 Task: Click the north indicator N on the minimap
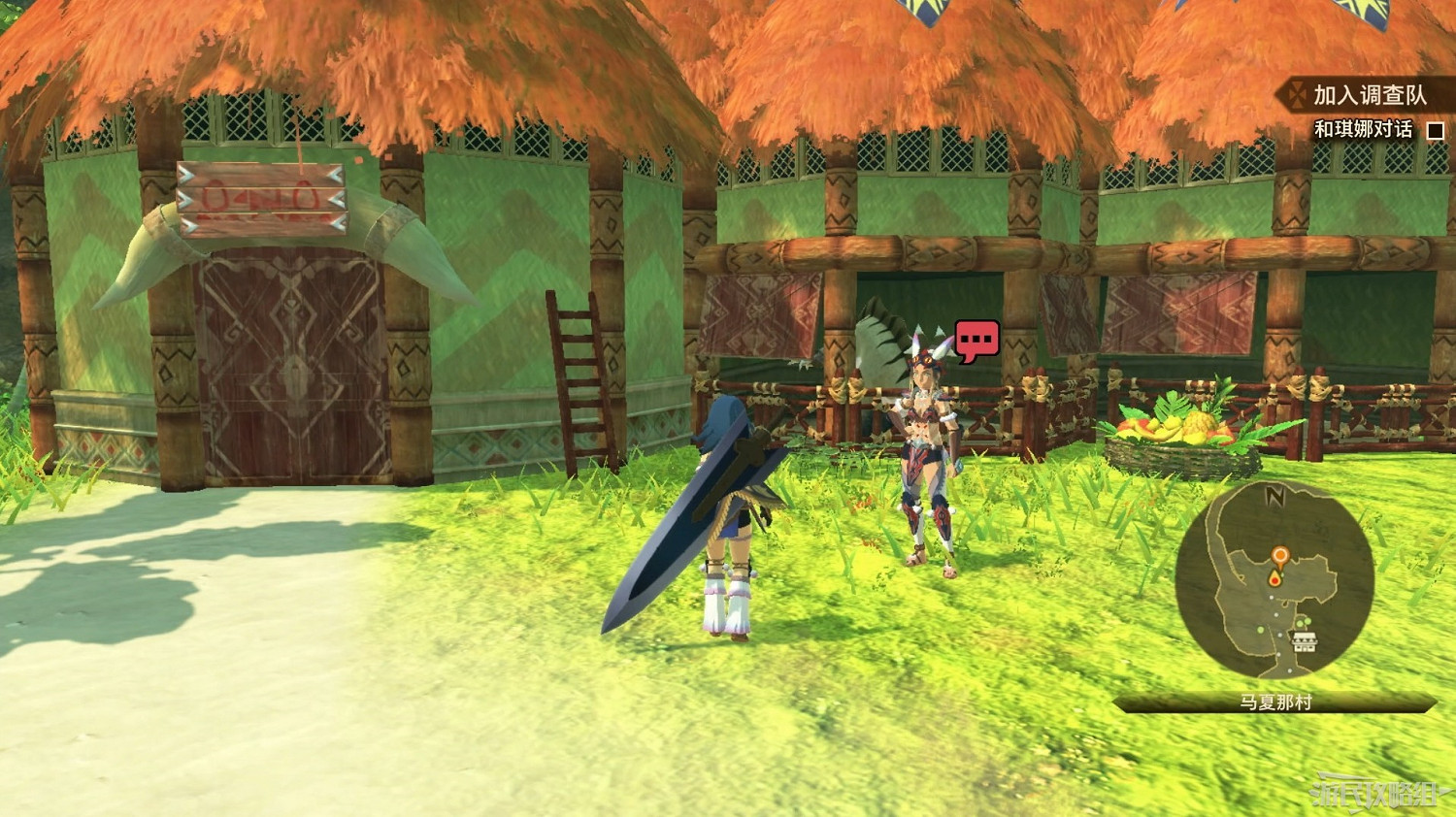click(x=1275, y=497)
